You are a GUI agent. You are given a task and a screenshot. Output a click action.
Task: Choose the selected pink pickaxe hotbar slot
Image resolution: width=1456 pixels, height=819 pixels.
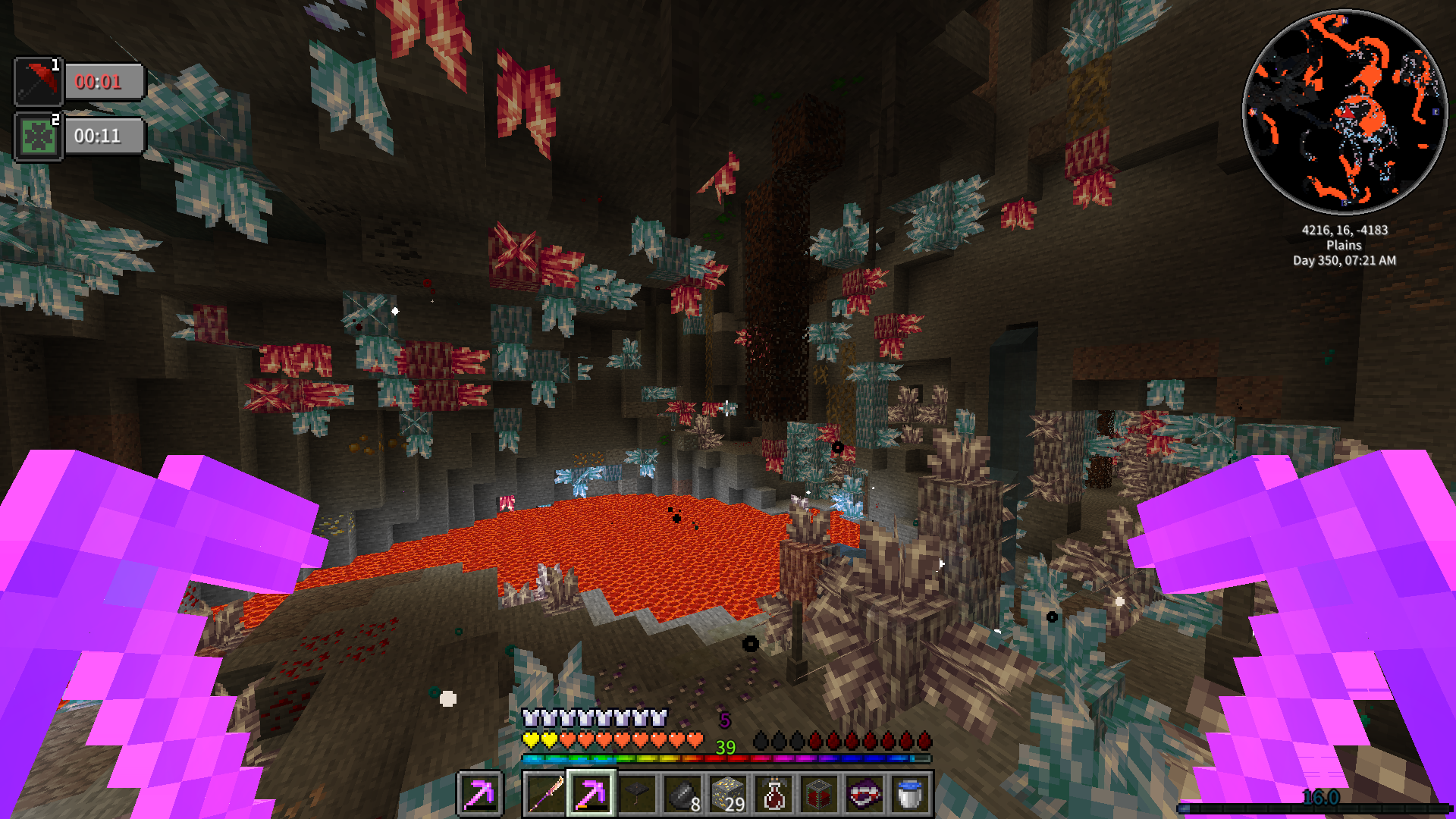[x=591, y=794]
